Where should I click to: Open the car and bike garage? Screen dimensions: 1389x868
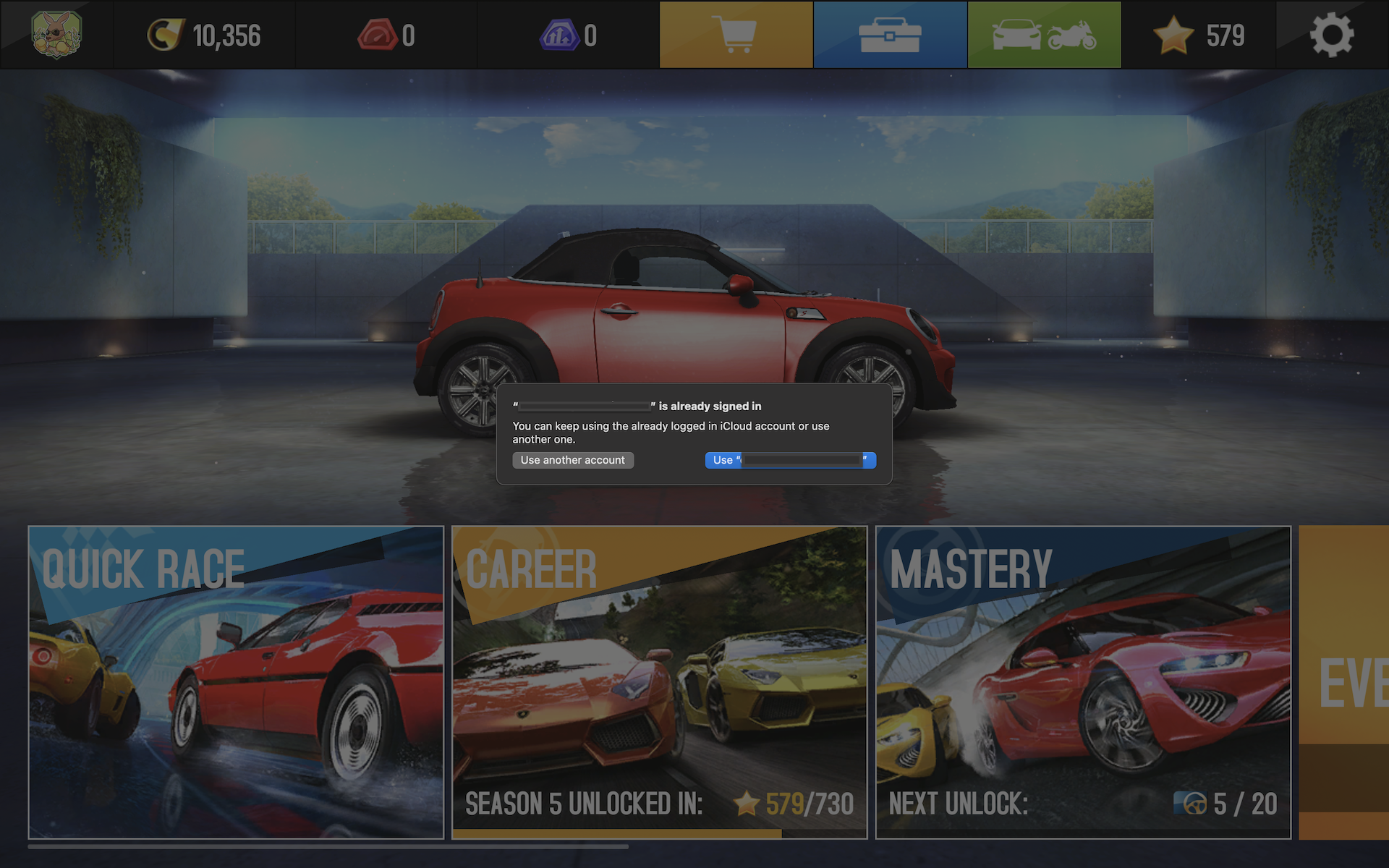pos(1044,35)
